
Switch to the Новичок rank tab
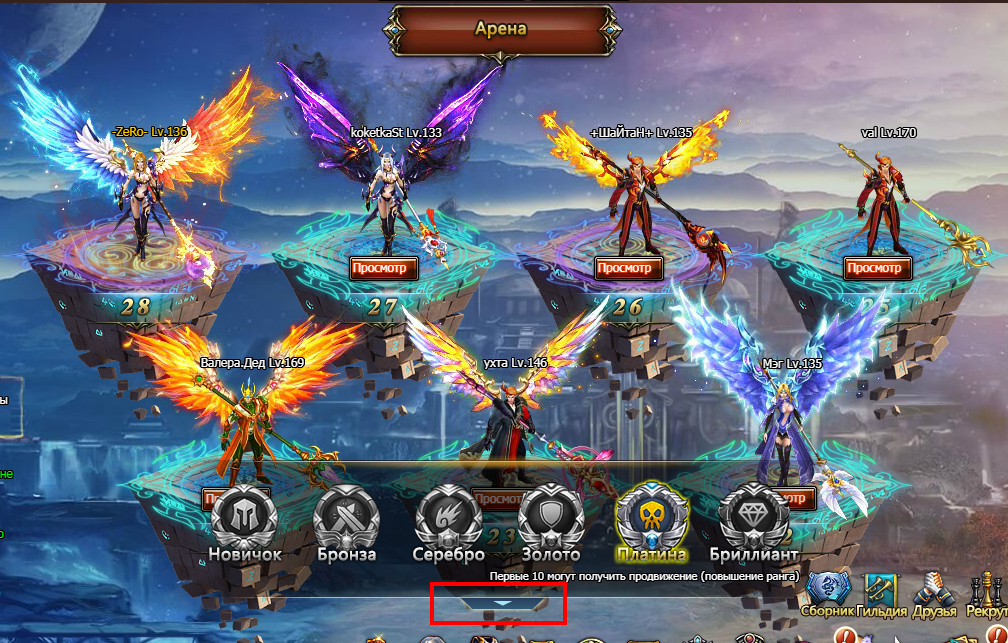(245, 519)
